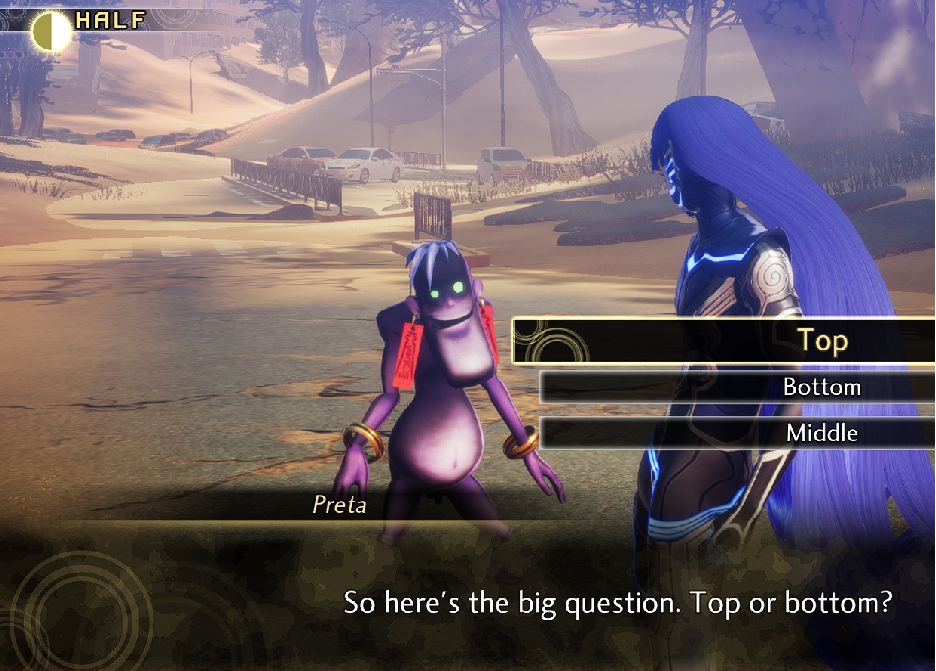Select the "Bottom" answer option
The height and width of the screenshot is (671, 936).
click(x=821, y=387)
